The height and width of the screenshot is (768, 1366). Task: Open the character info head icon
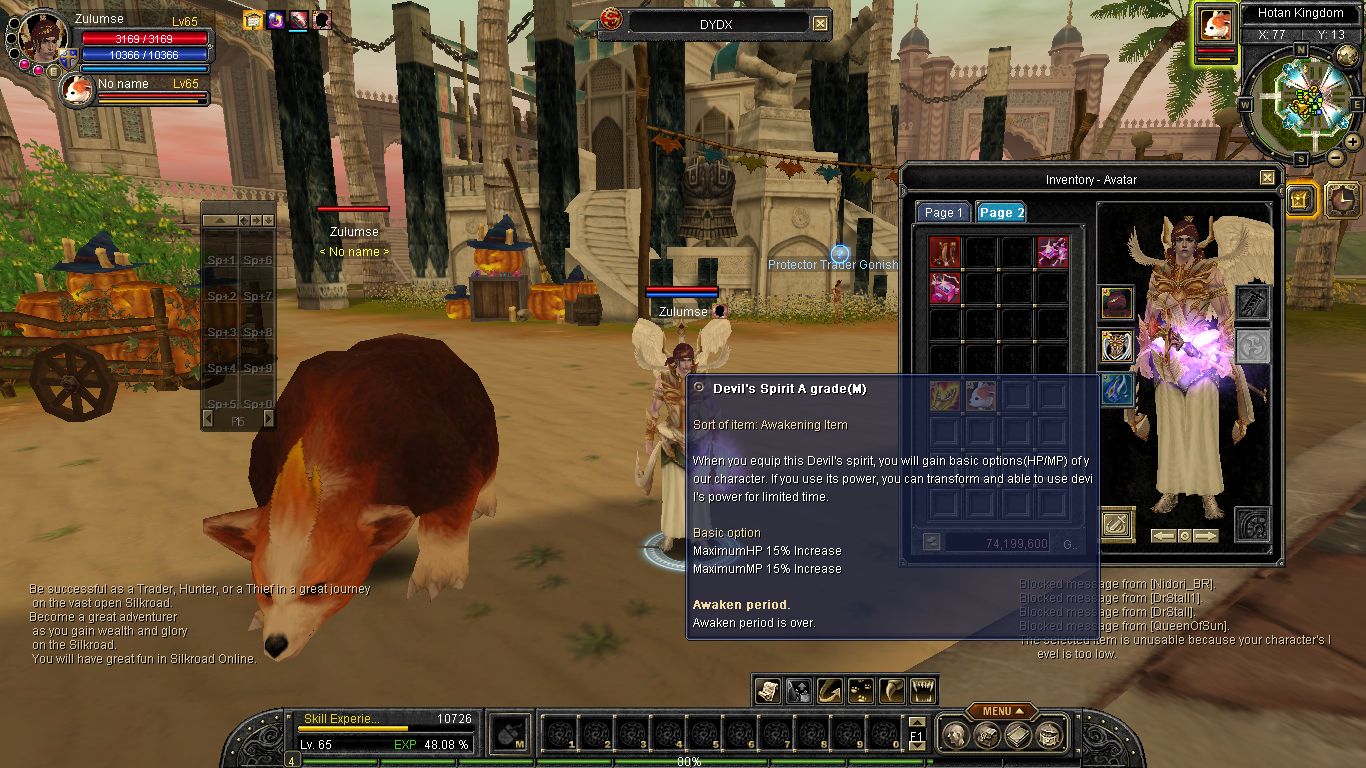957,736
